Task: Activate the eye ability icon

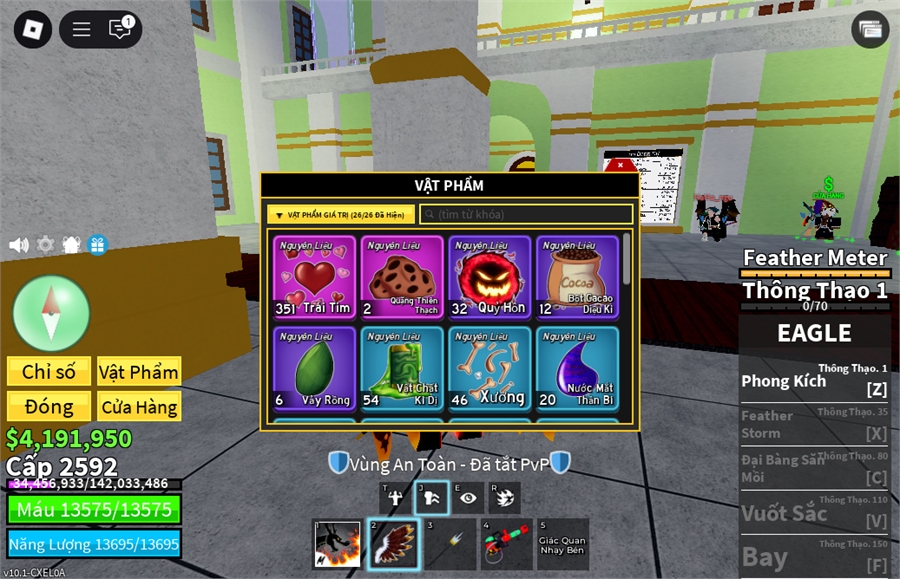Action: tap(468, 498)
